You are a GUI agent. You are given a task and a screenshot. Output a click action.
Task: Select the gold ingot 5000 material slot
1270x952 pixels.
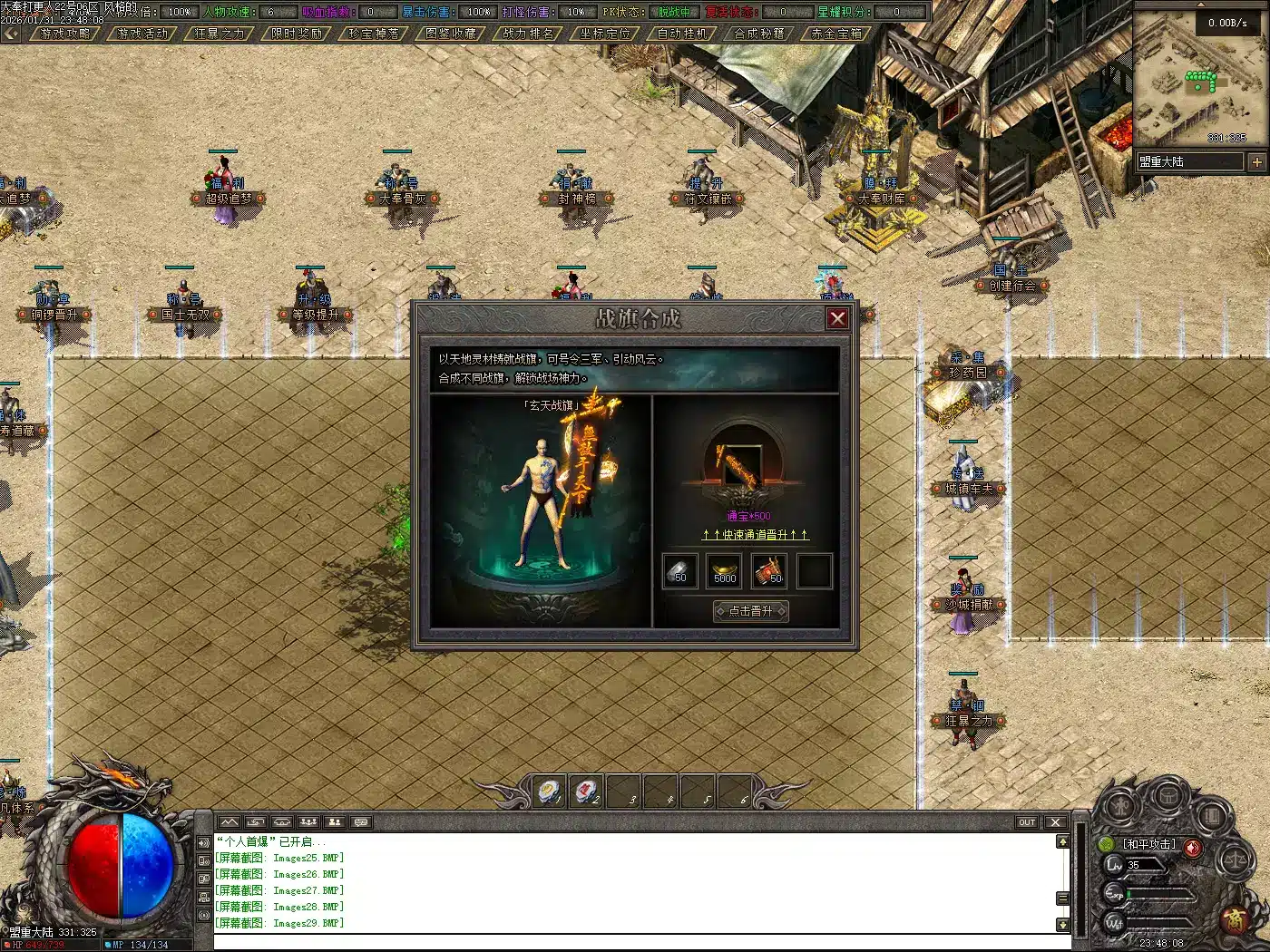click(725, 571)
